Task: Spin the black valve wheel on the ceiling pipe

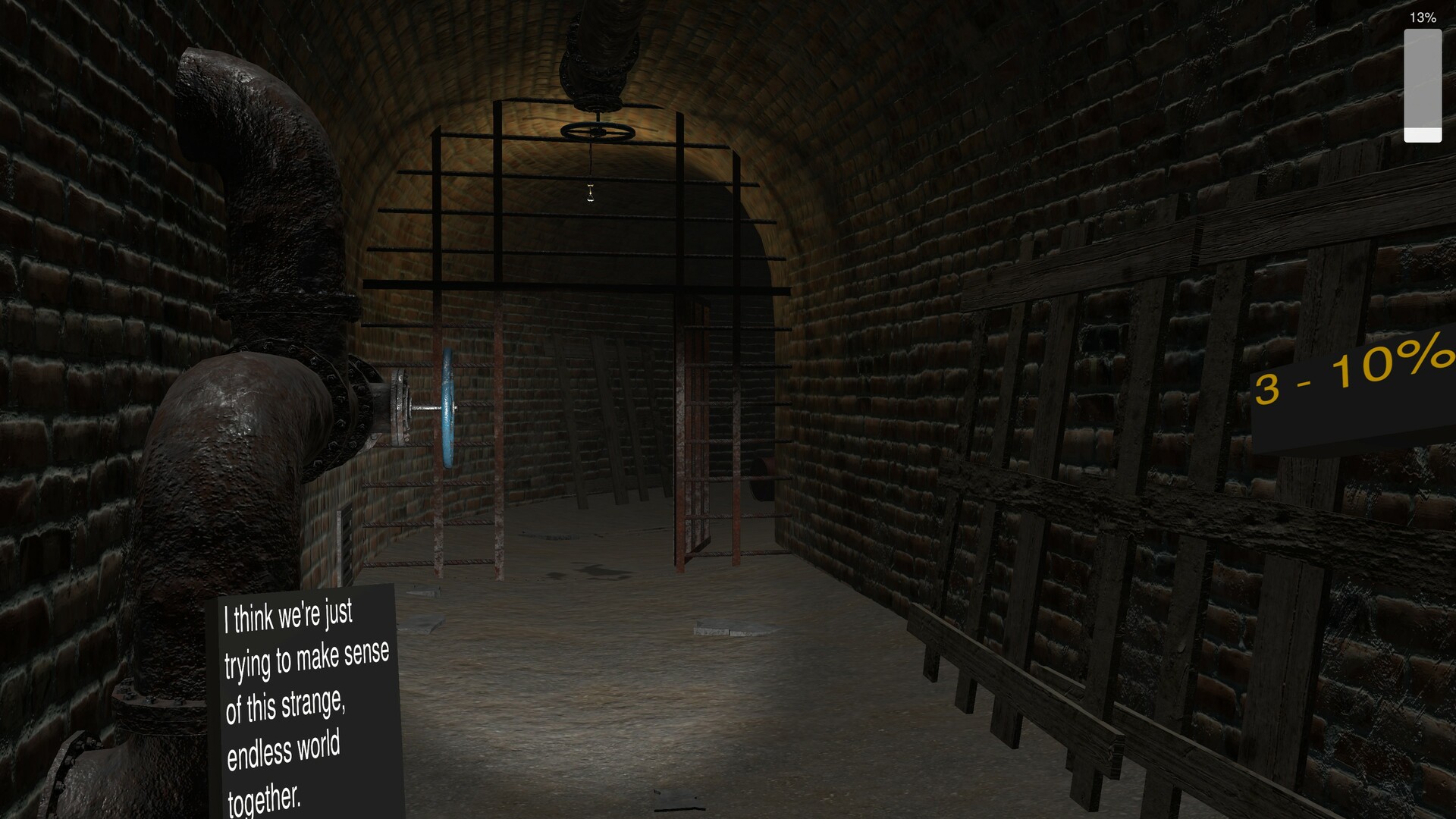Action: click(x=599, y=130)
